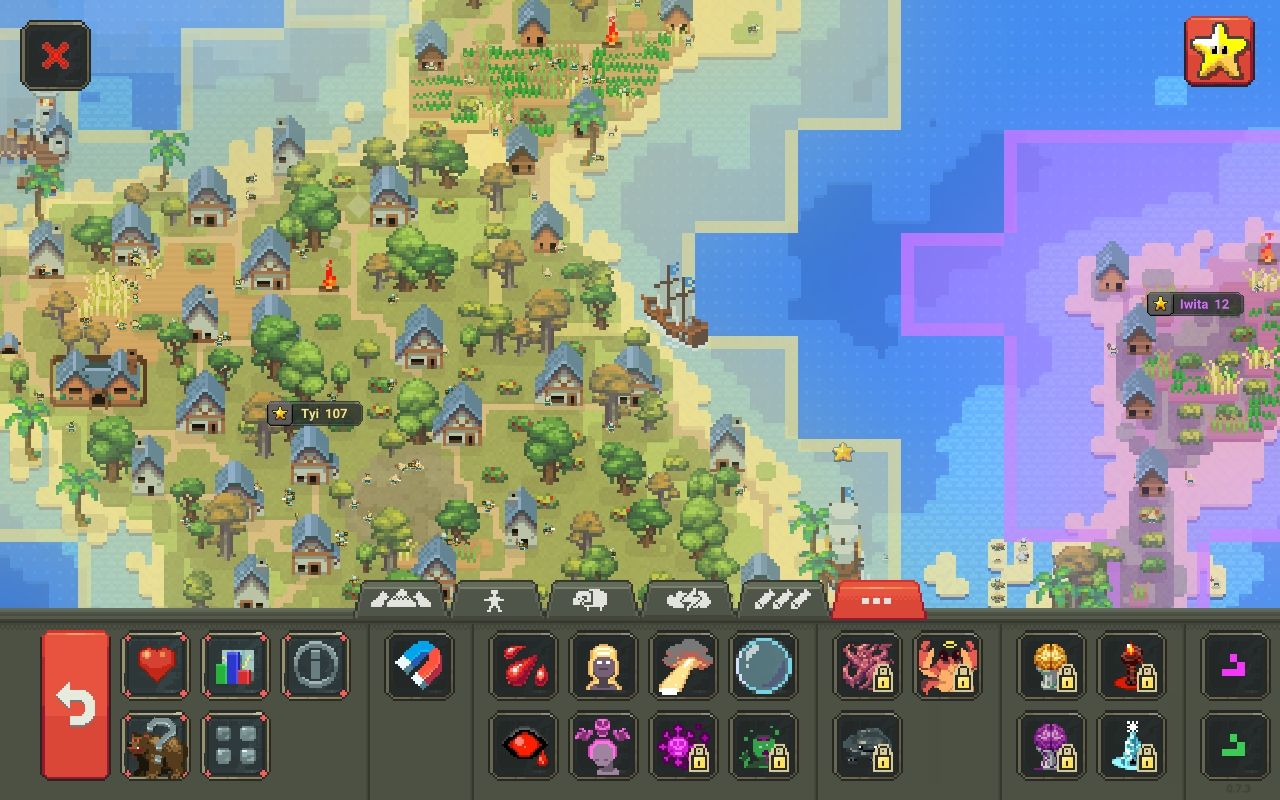The width and height of the screenshot is (1280, 800).
Task: Select the bubble shield power
Action: (763, 667)
